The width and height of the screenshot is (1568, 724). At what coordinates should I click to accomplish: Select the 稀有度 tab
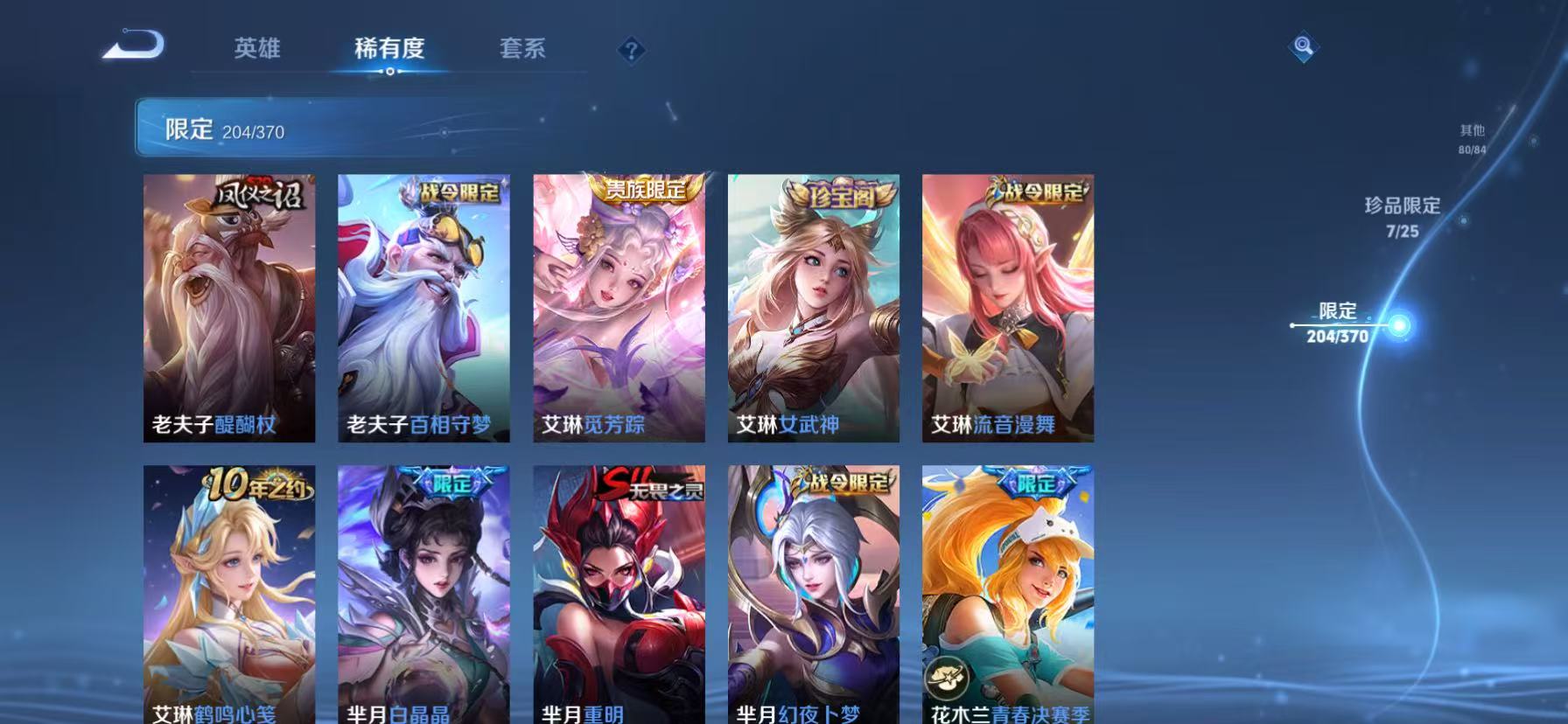click(x=391, y=50)
